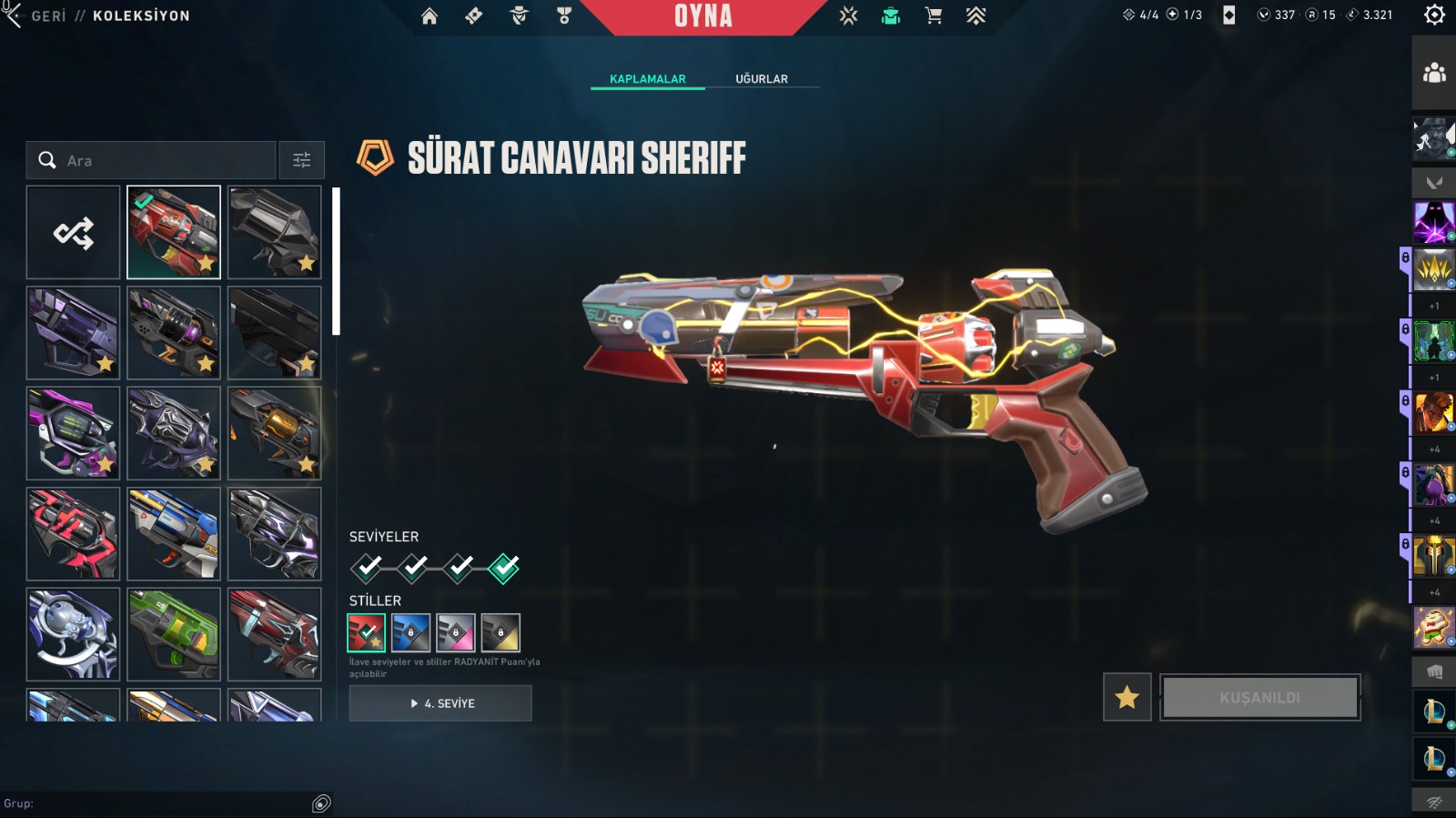1456x818 pixels.
Task: Open the friends list panel icon
Action: click(1434, 73)
